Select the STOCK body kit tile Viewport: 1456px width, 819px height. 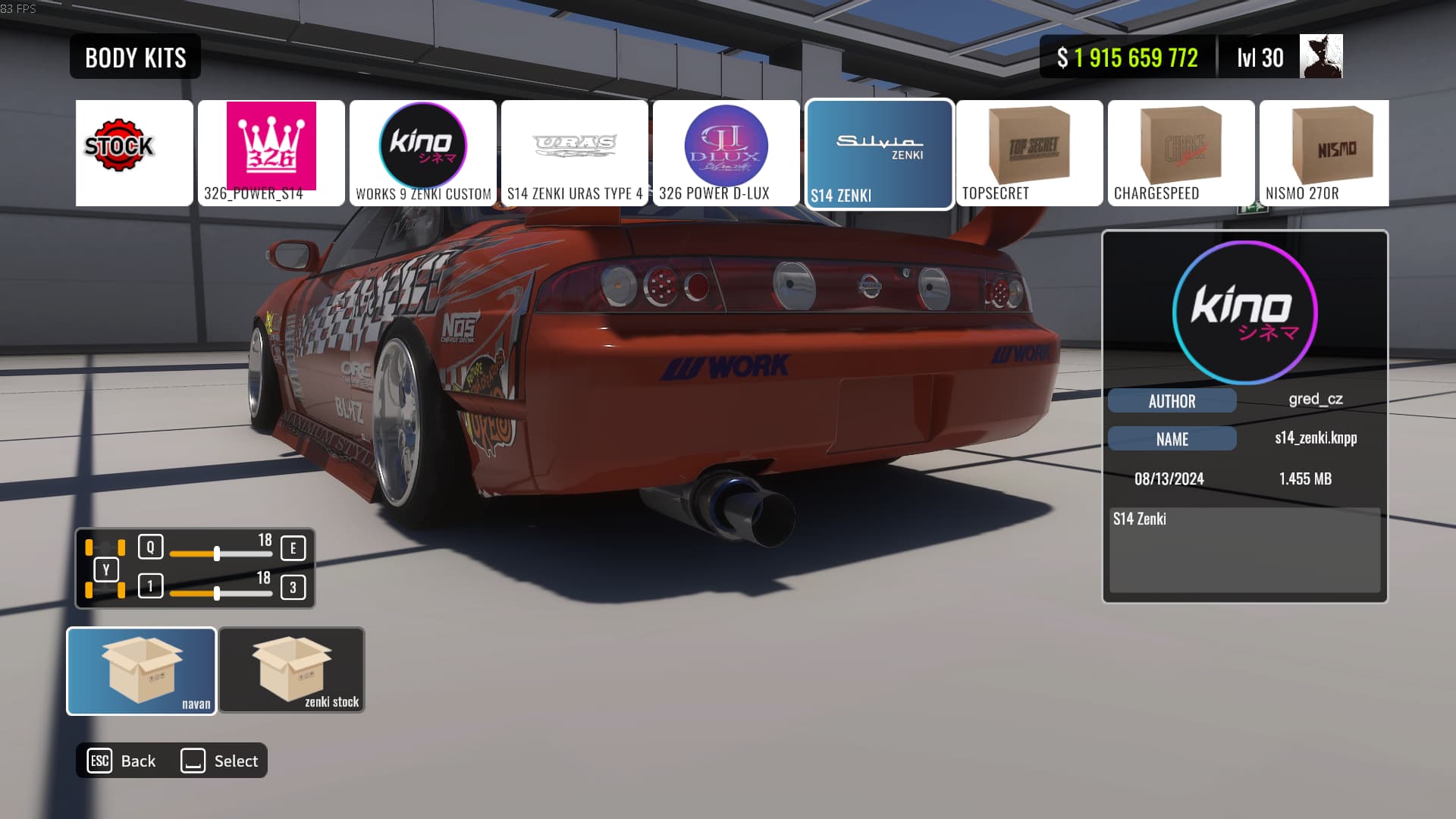[x=134, y=152]
